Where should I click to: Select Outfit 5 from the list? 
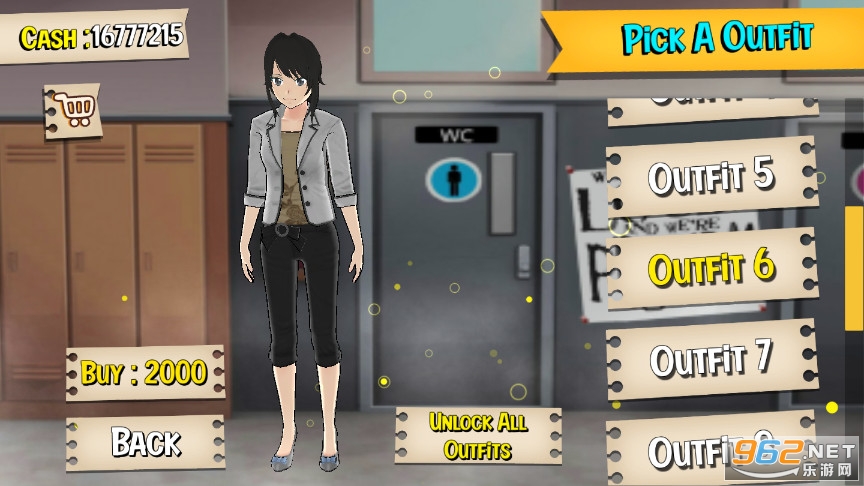coord(711,177)
